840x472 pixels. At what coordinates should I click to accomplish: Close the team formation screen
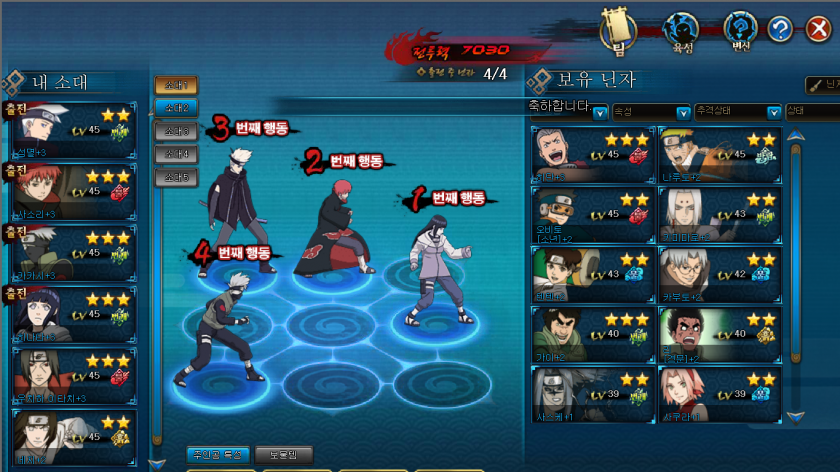pos(818,29)
